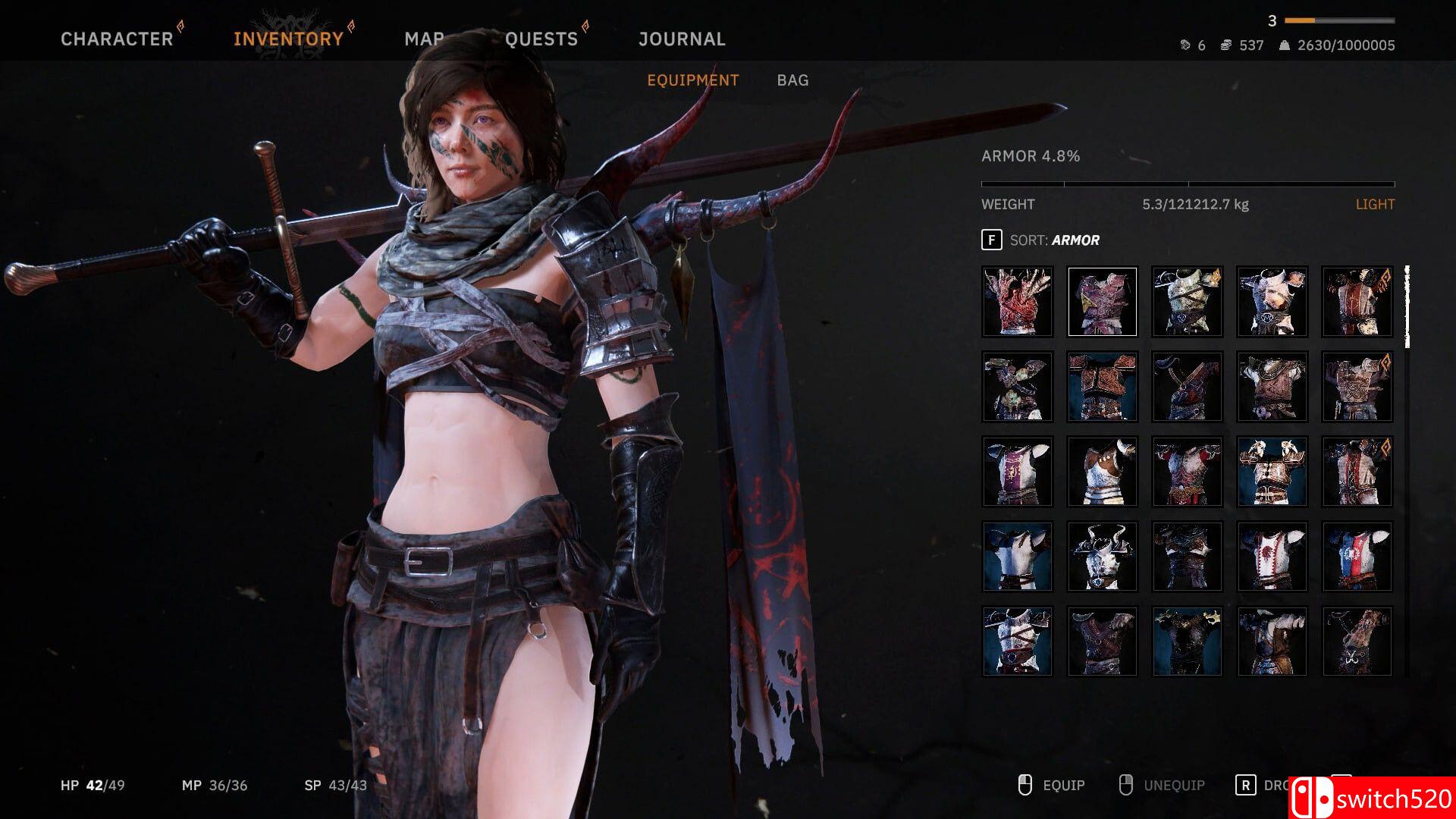Select the white tabard with red lion emblem
The width and height of the screenshot is (1456, 819).
pos(1272,556)
